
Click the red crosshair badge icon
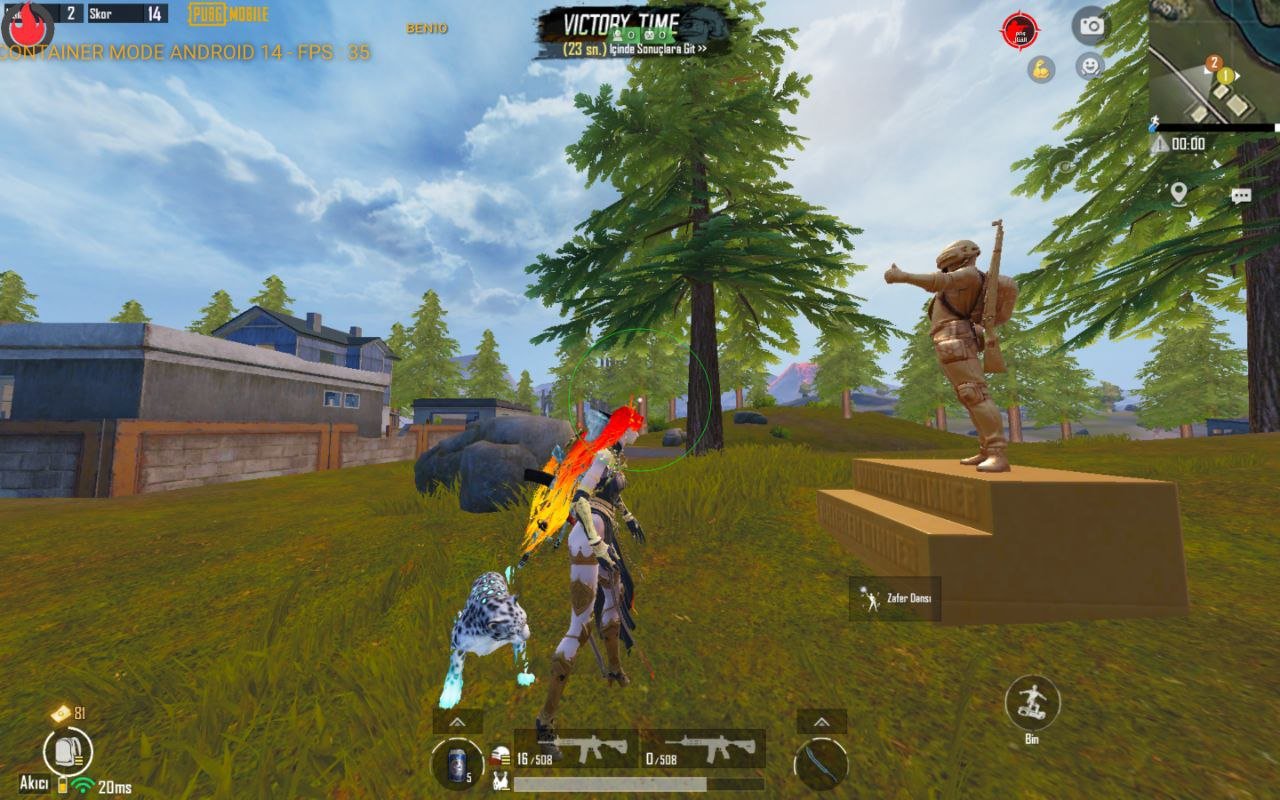click(x=1020, y=31)
